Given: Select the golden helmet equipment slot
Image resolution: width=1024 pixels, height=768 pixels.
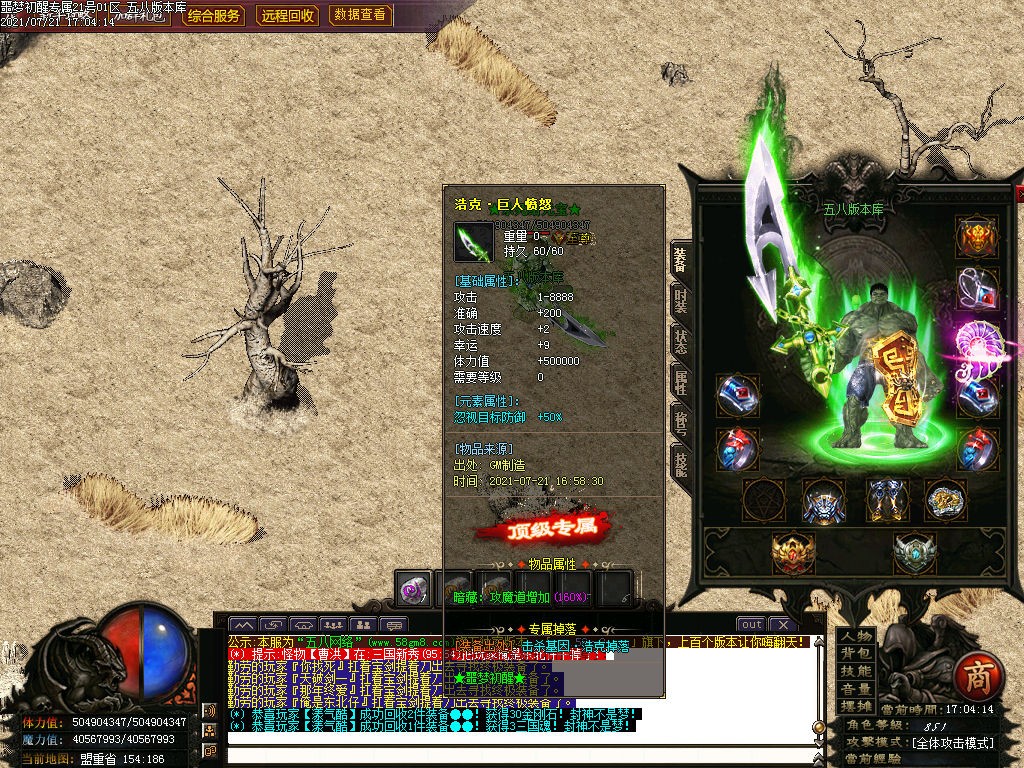Looking at the screenshot, I should click(x=977, y=238).
